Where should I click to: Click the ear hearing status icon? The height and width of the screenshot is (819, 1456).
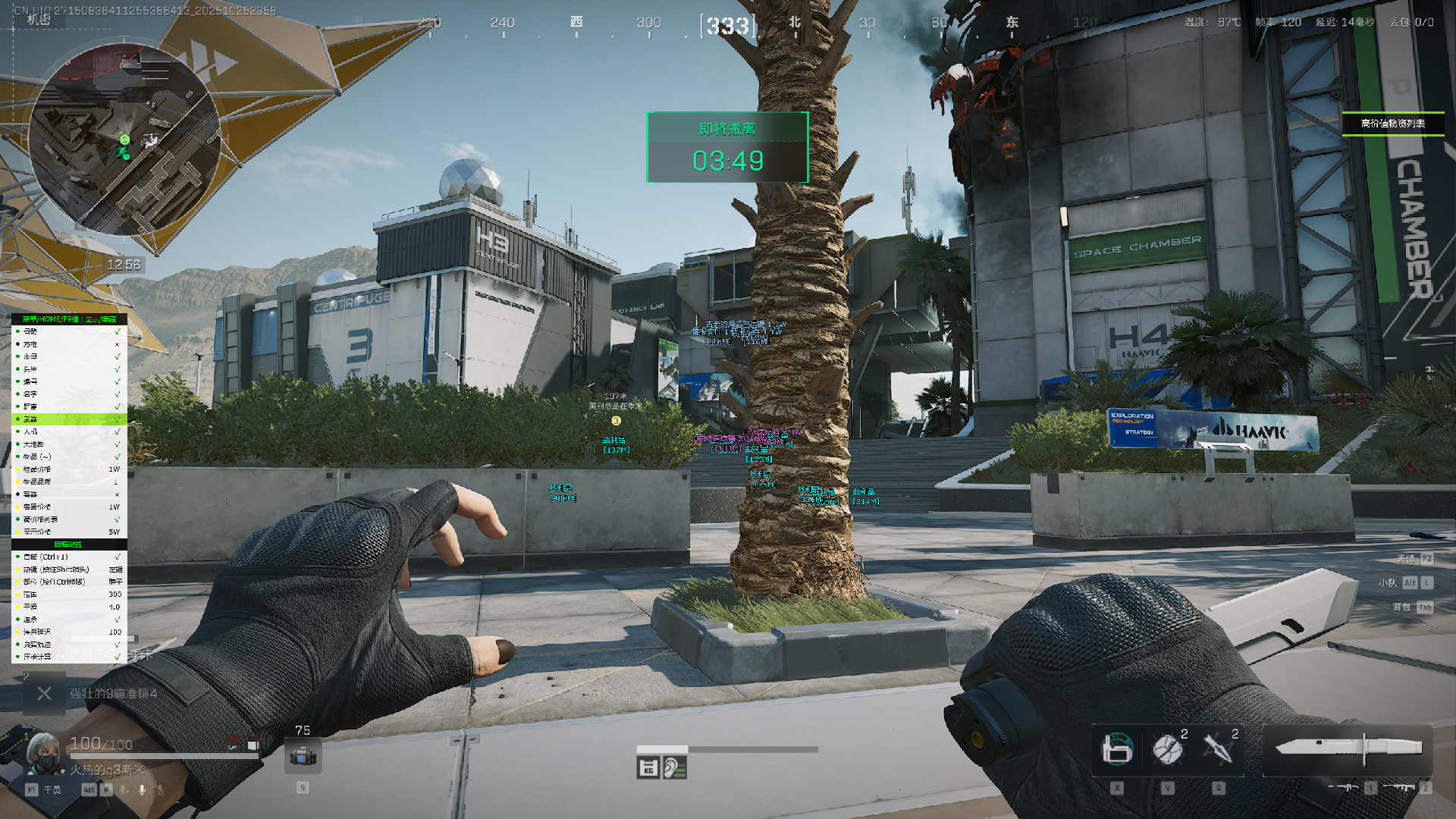(x=674, y=768)
